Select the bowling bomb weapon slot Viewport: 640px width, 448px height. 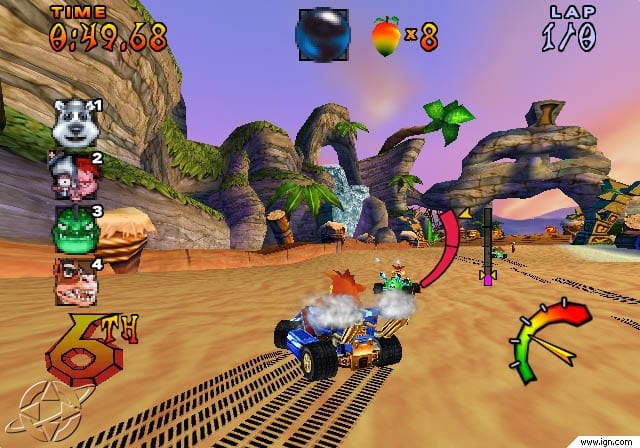click(x=322, y=35)
